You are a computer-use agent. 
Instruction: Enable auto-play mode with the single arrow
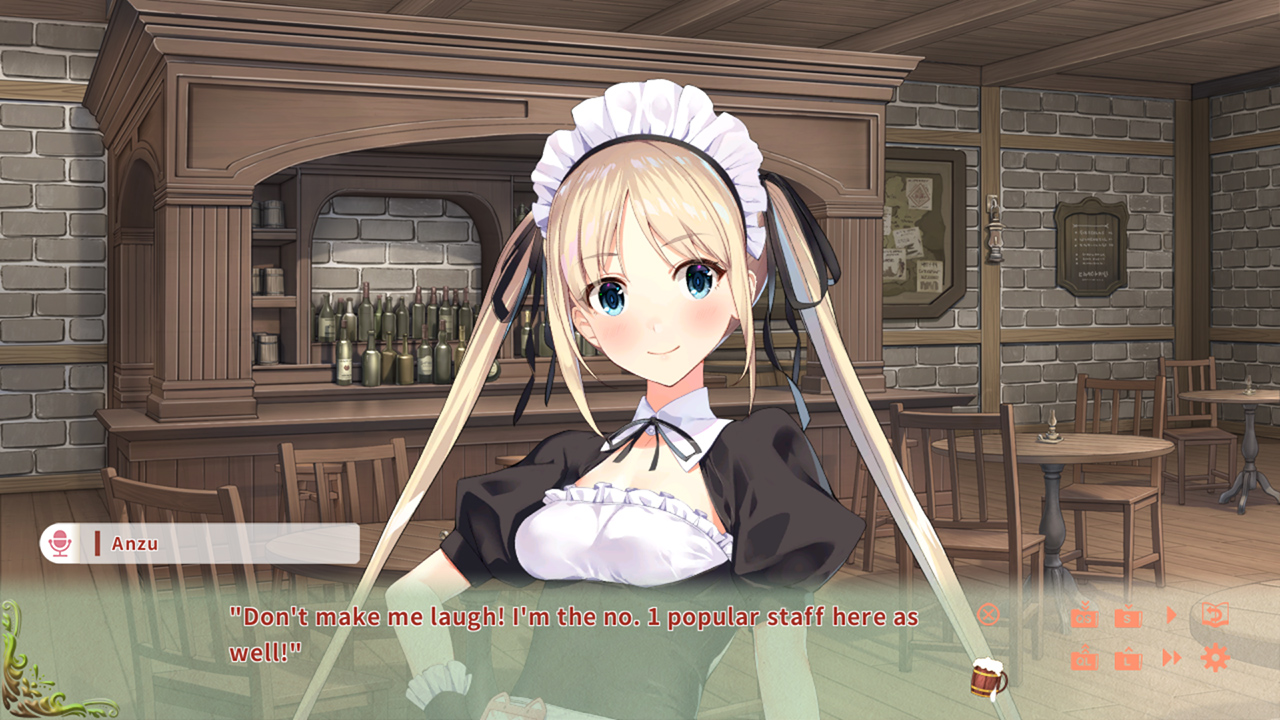click(x=1172, y=614)
